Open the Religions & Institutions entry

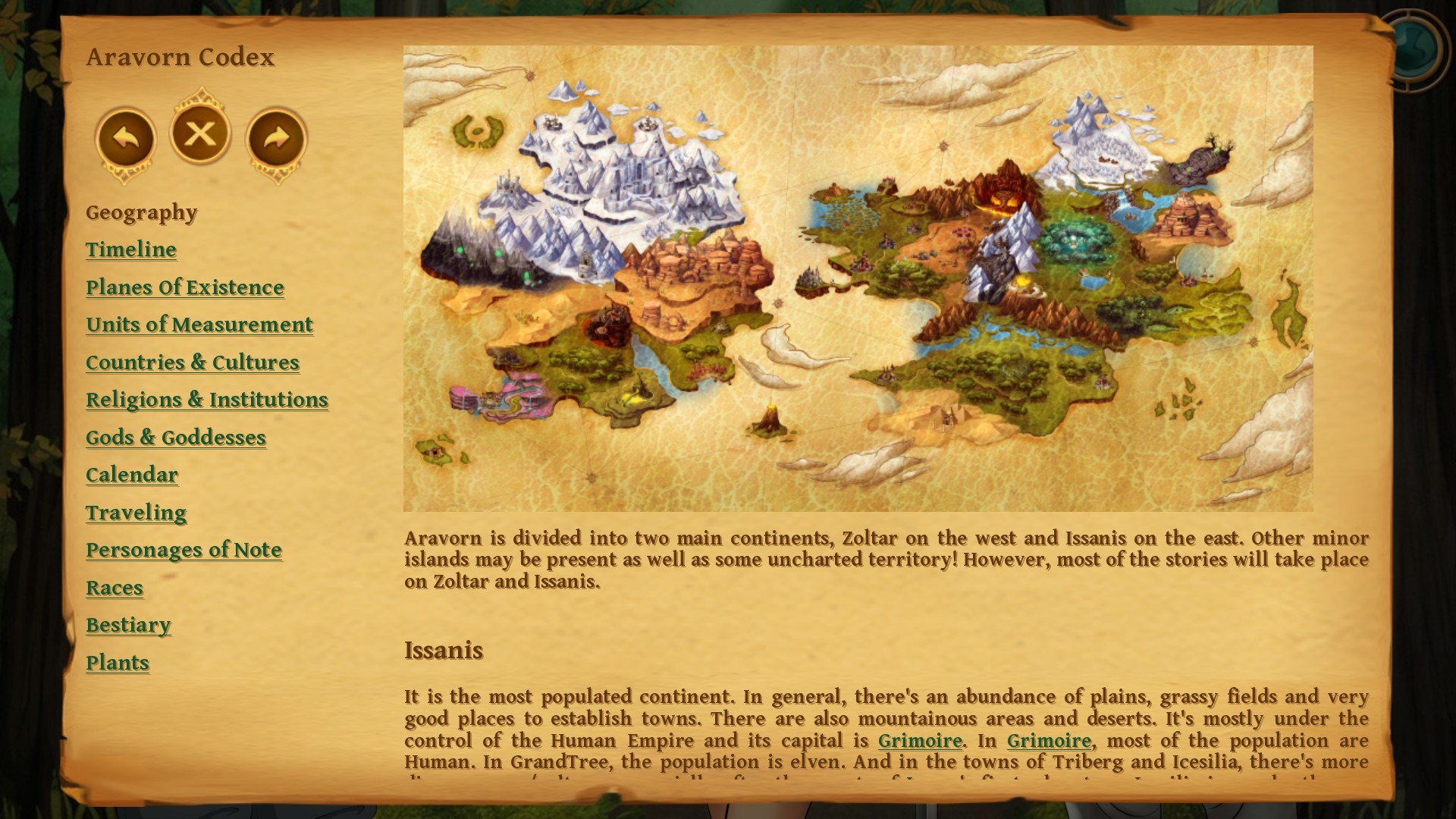point(207,400)
